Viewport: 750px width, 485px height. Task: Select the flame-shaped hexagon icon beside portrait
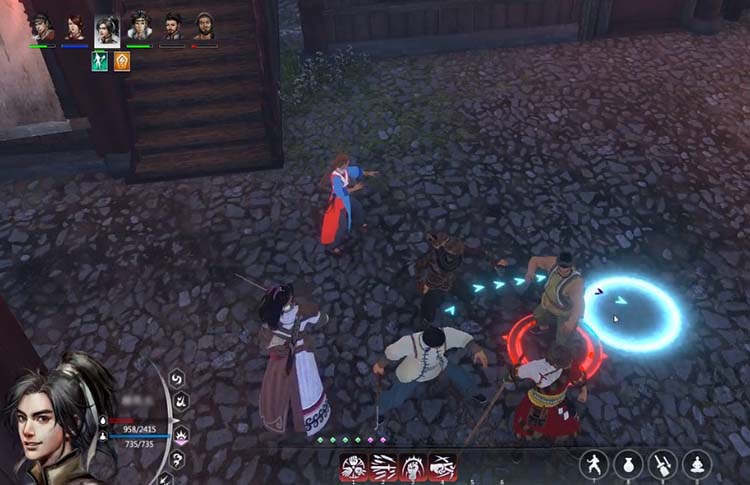pos(181,402)
